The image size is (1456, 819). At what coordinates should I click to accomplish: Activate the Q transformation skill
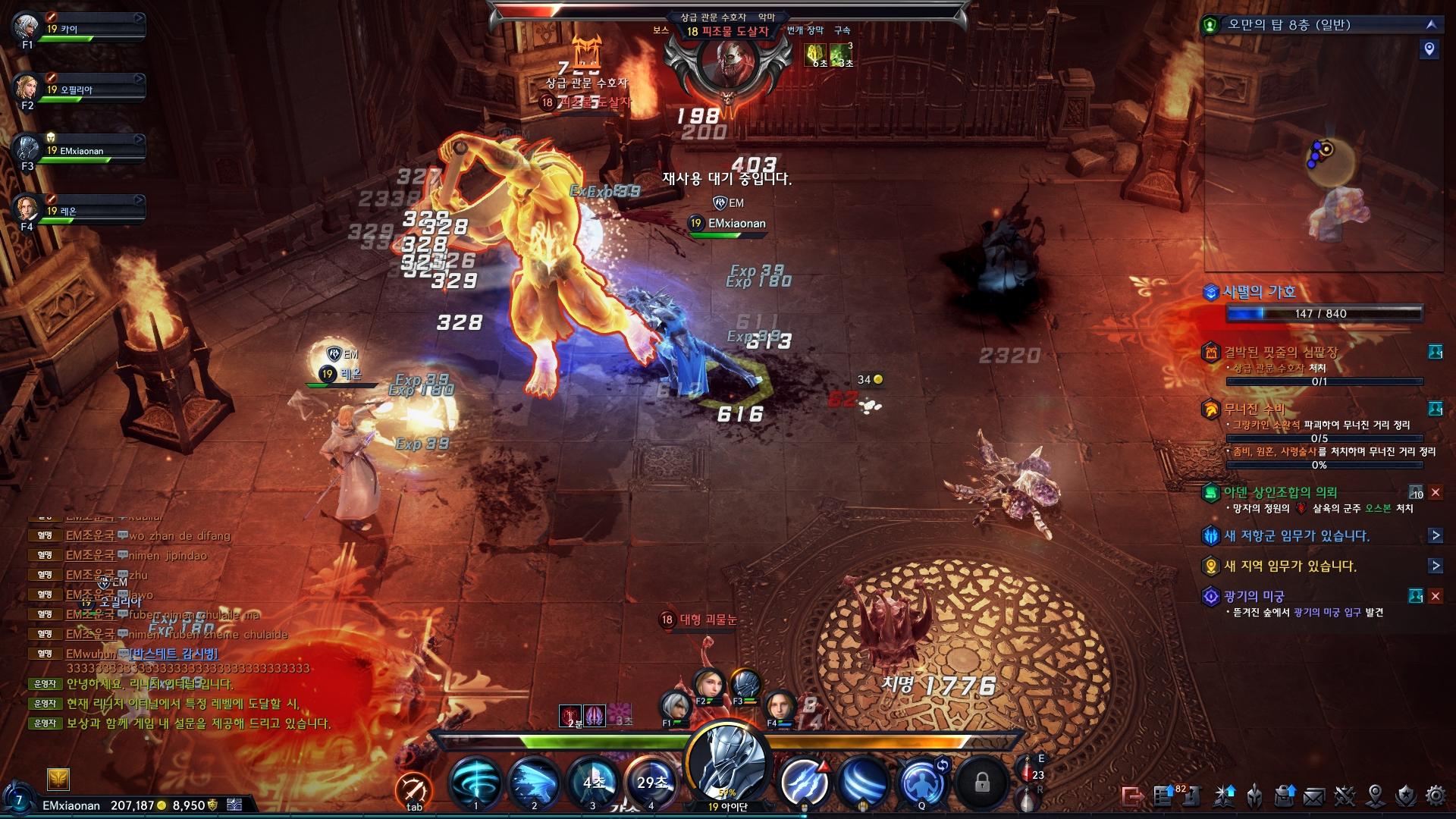pyautogui.click(x=921, y=781)
